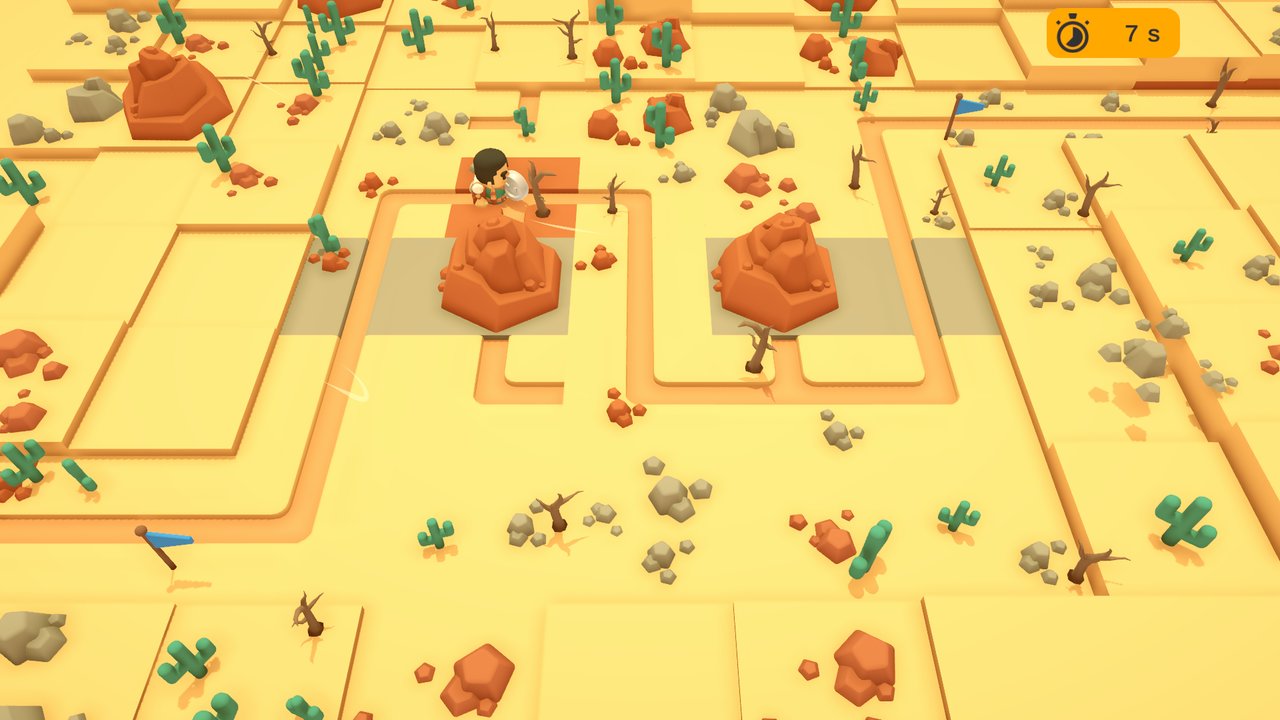Click the blue flag on the upper right ridge

coord(961,110)
